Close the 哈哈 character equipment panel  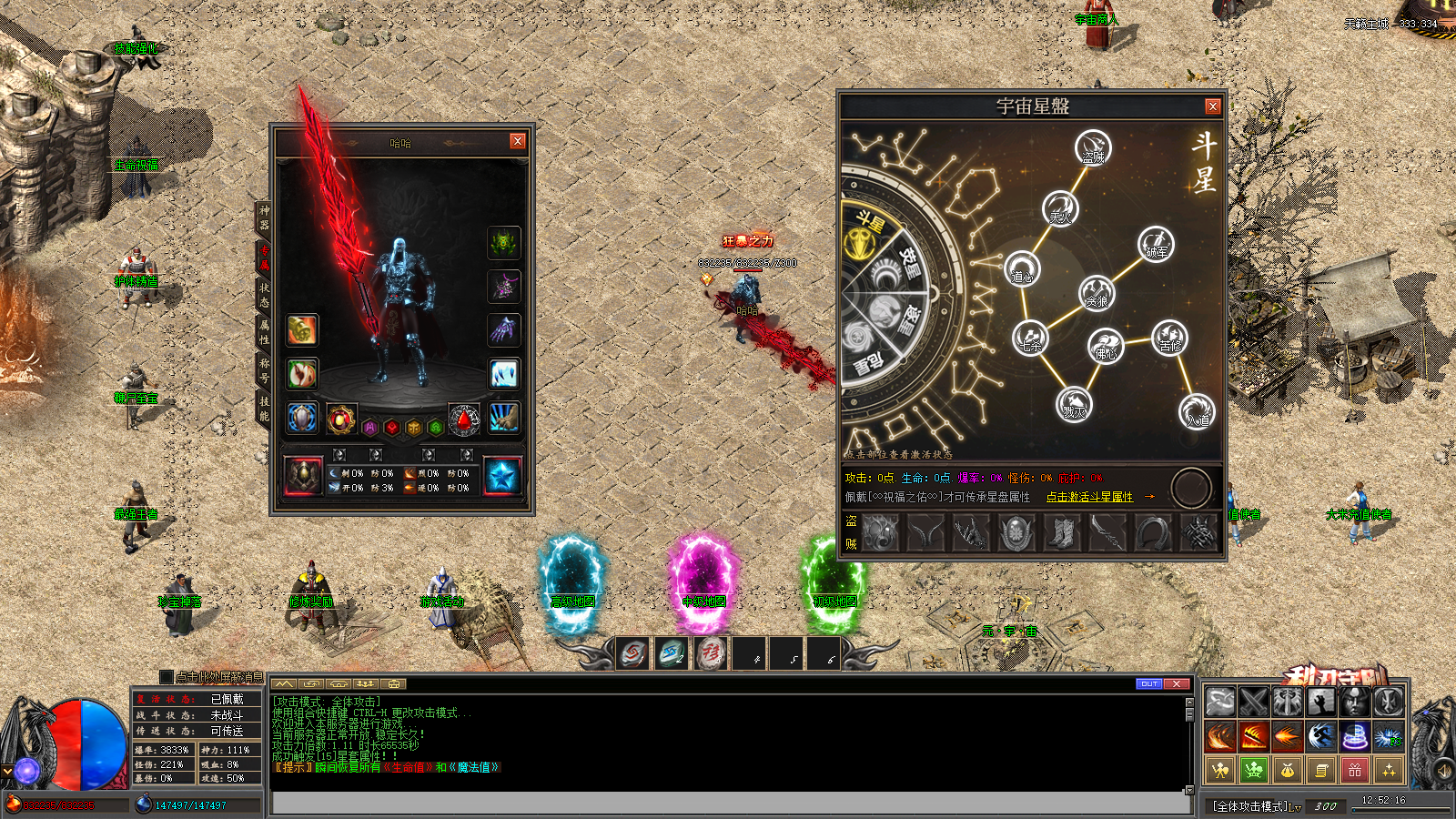[x=517, y=141]
